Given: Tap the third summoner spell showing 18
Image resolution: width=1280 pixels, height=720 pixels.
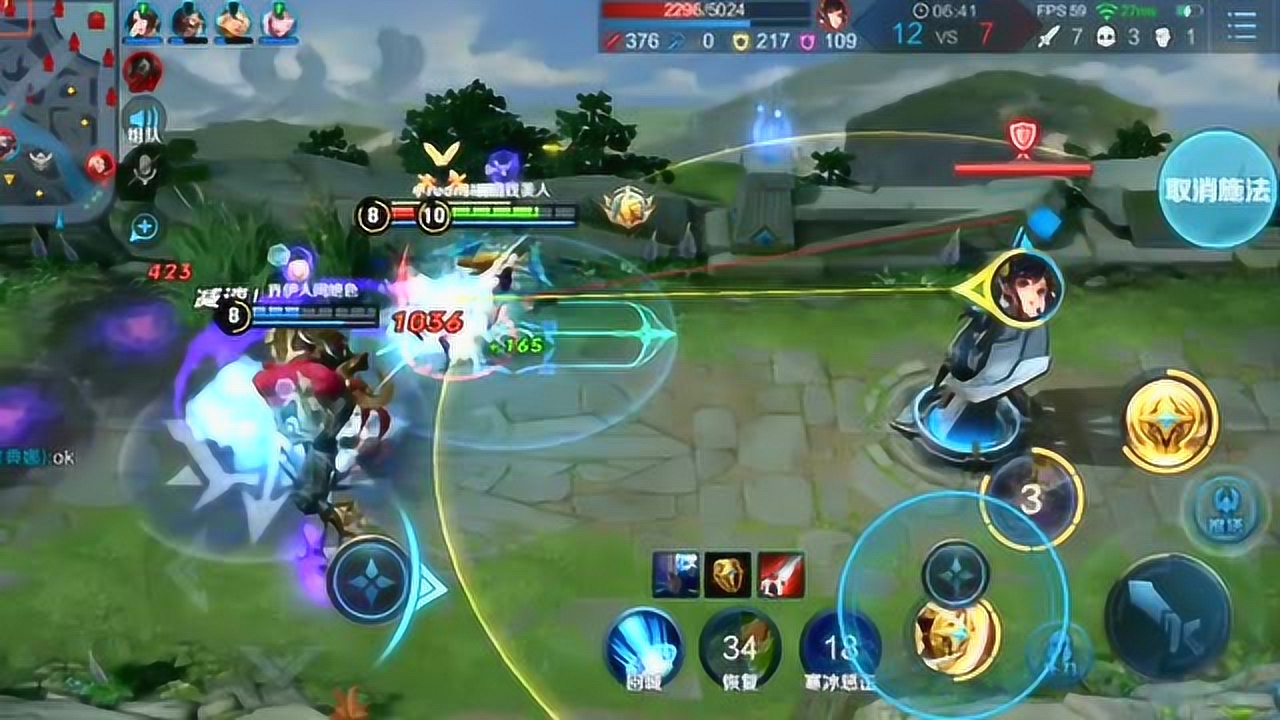Looking at the screenshot, I should coord(838,648).
